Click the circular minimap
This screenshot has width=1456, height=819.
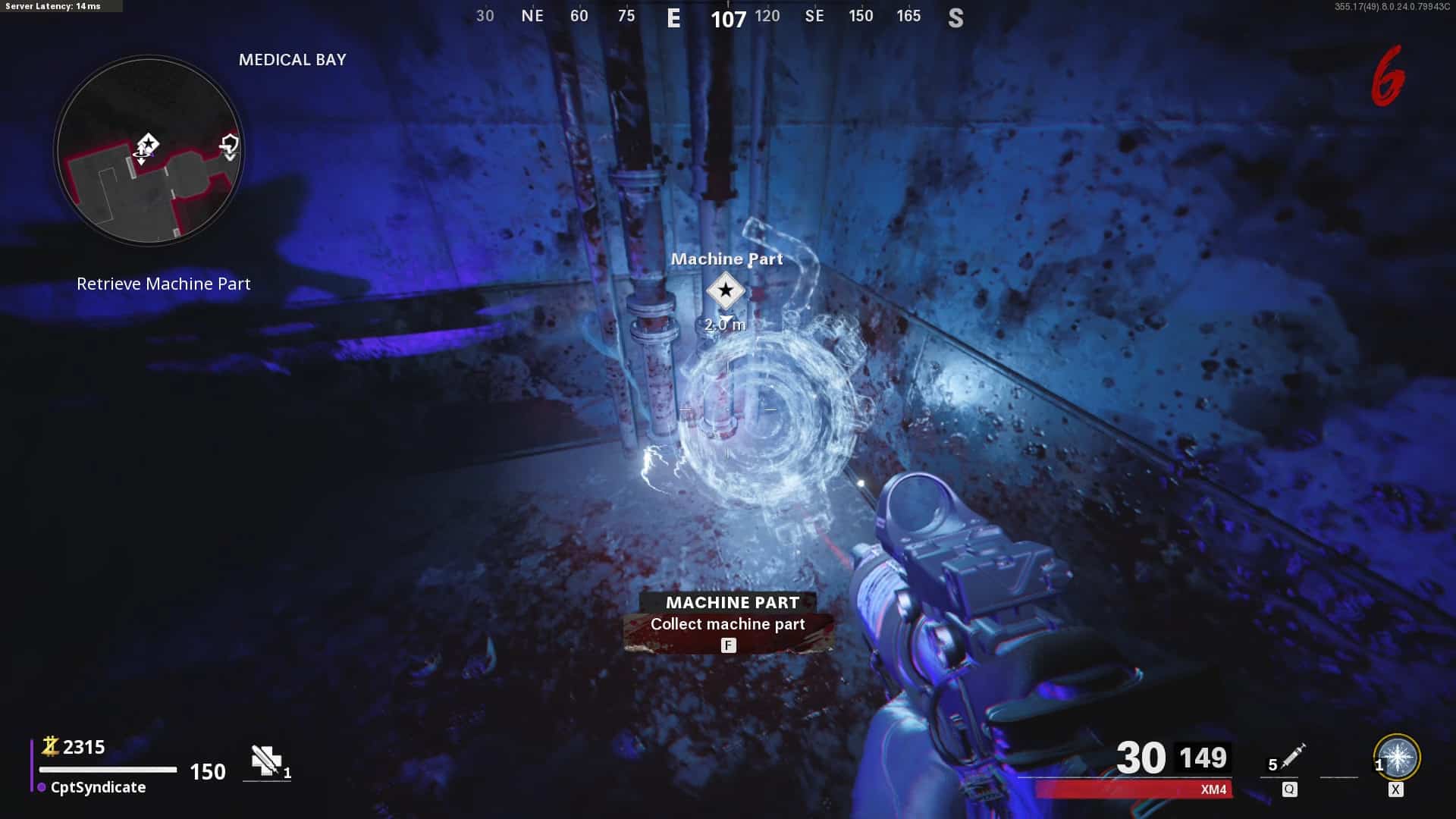[149, 150]
